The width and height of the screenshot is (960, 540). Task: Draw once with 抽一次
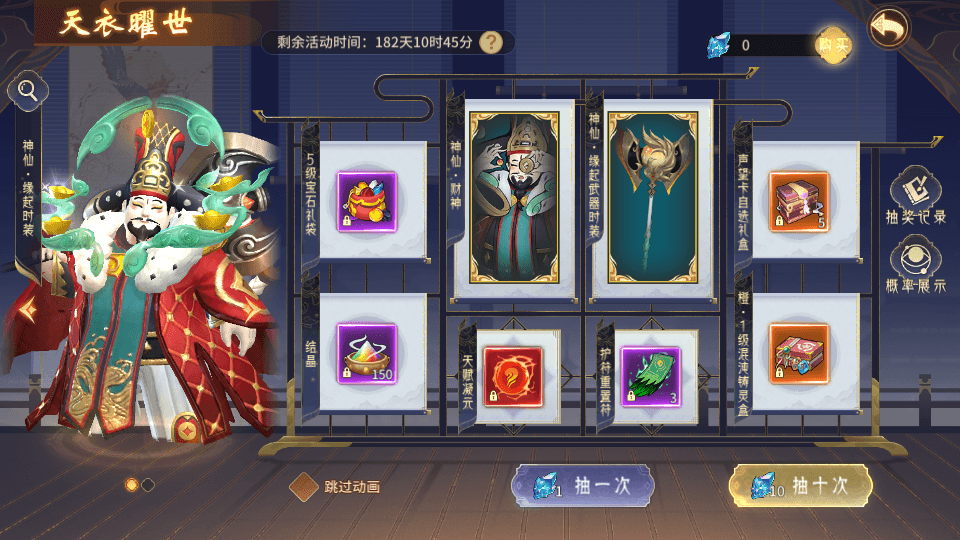[583, 486]
